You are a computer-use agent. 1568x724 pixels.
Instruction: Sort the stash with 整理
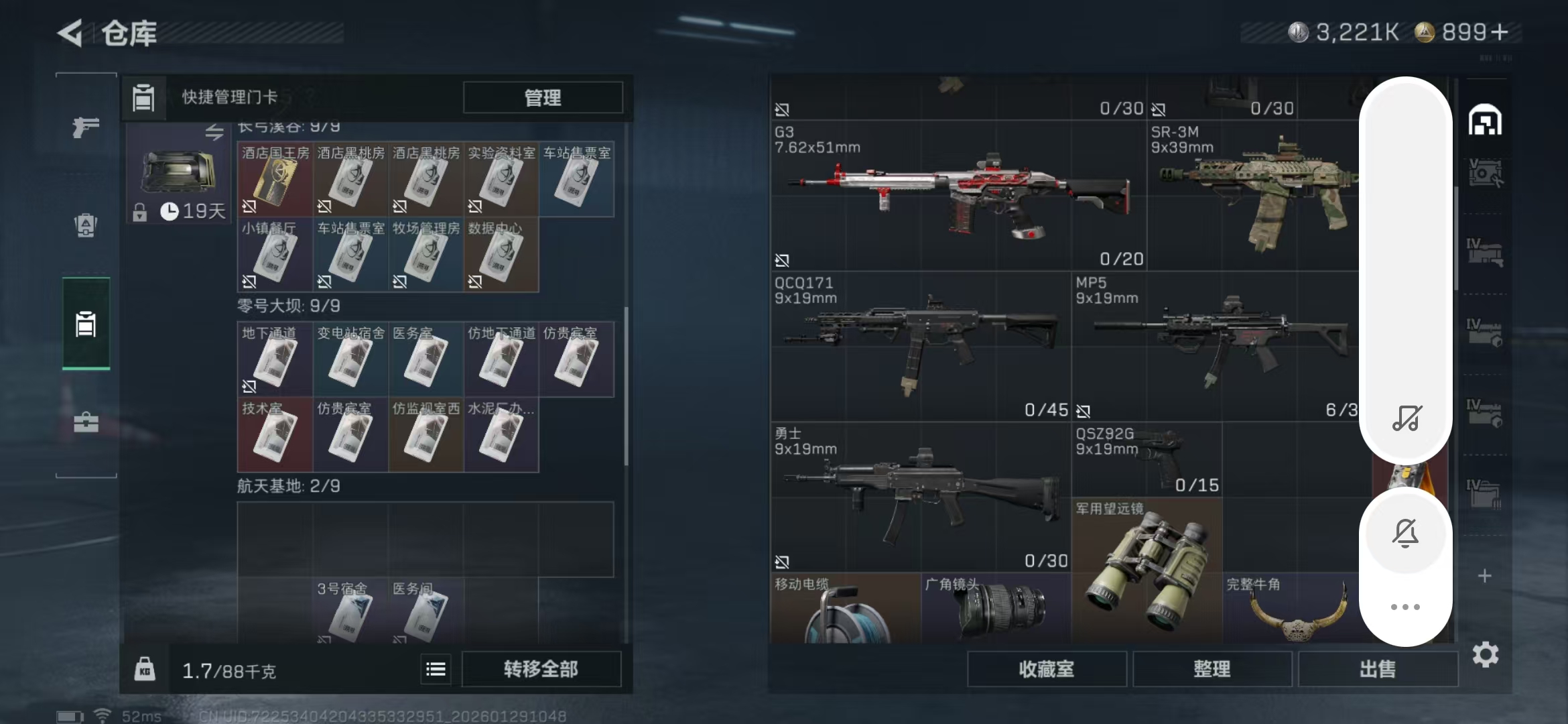pos(1212,669)
